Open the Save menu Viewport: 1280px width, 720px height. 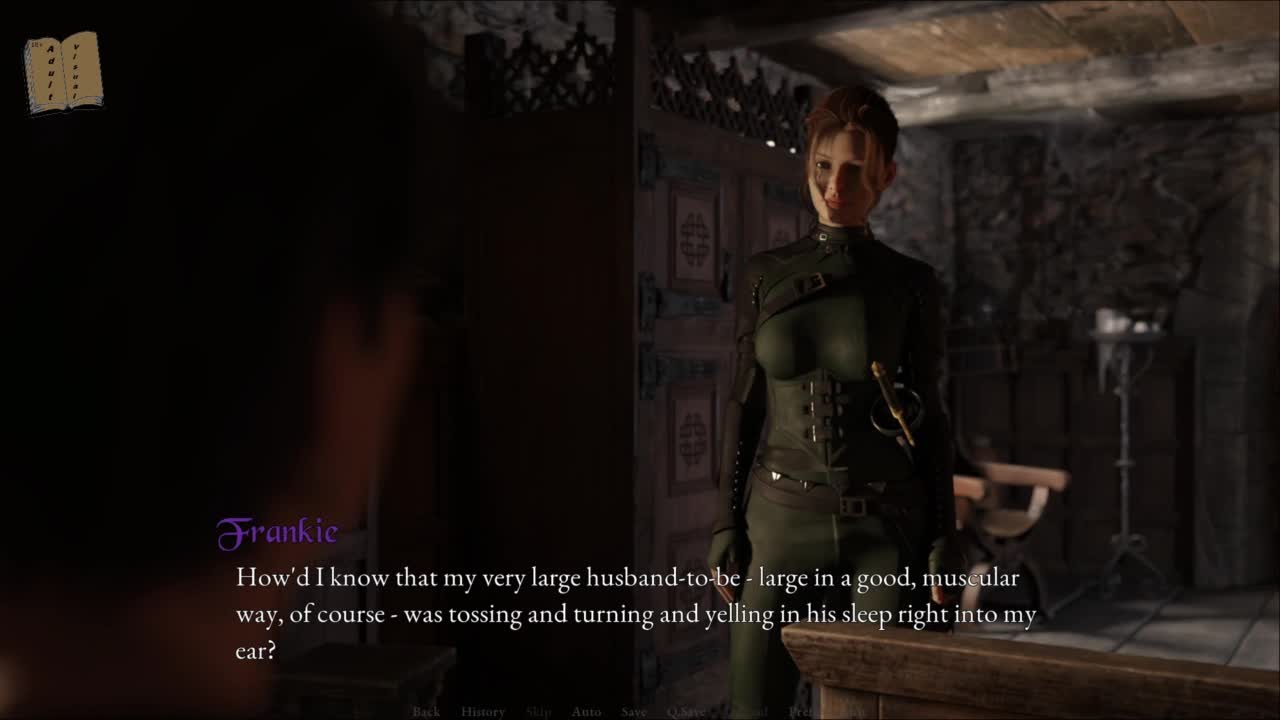pos(633,712)
